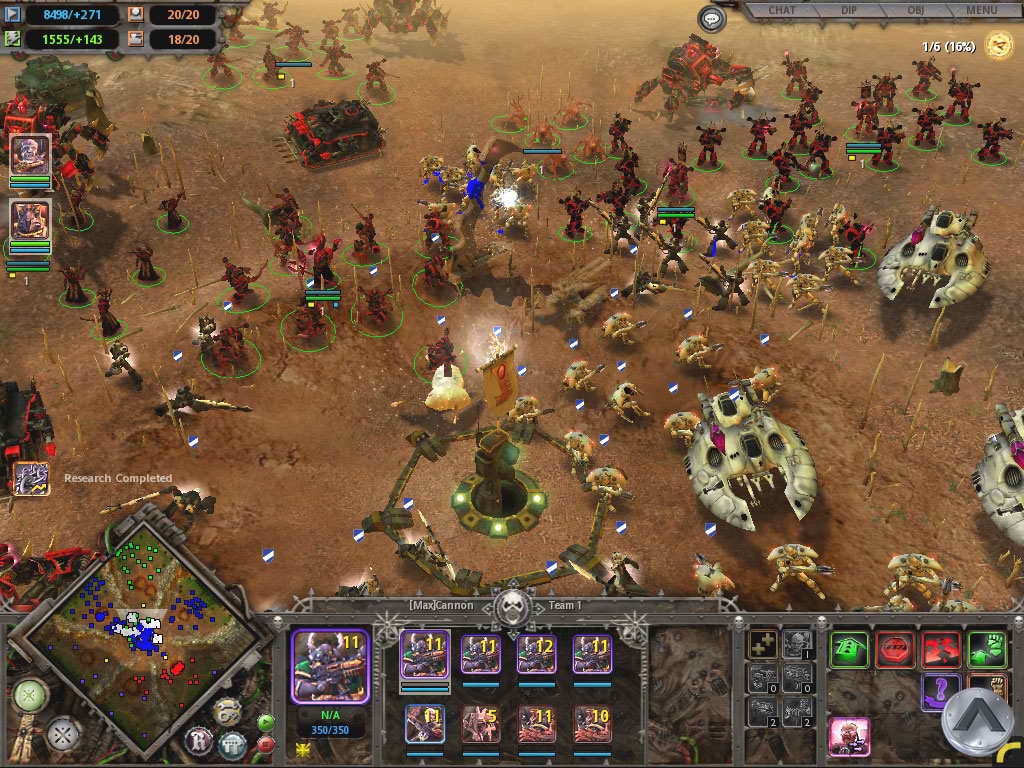
Task: Click the reinforce squad plus button
Action: (764, 644)
